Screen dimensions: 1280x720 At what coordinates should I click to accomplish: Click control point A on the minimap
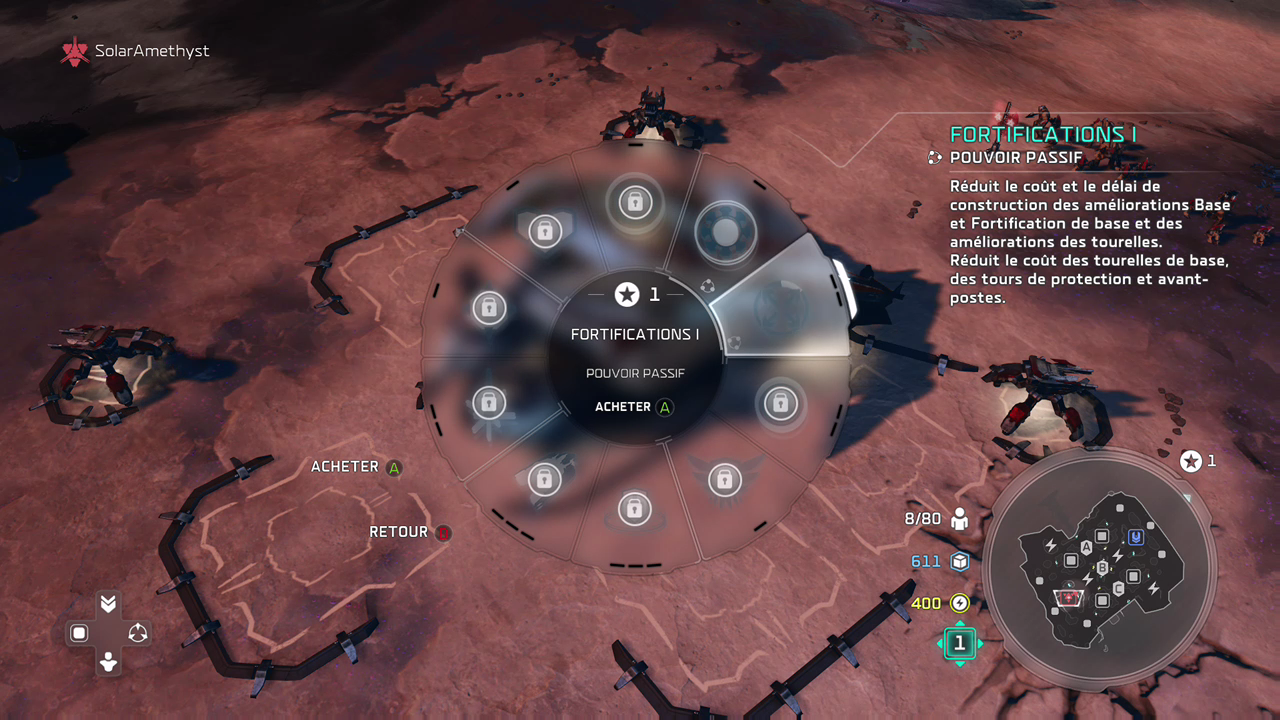click(x=1086, y=547)
